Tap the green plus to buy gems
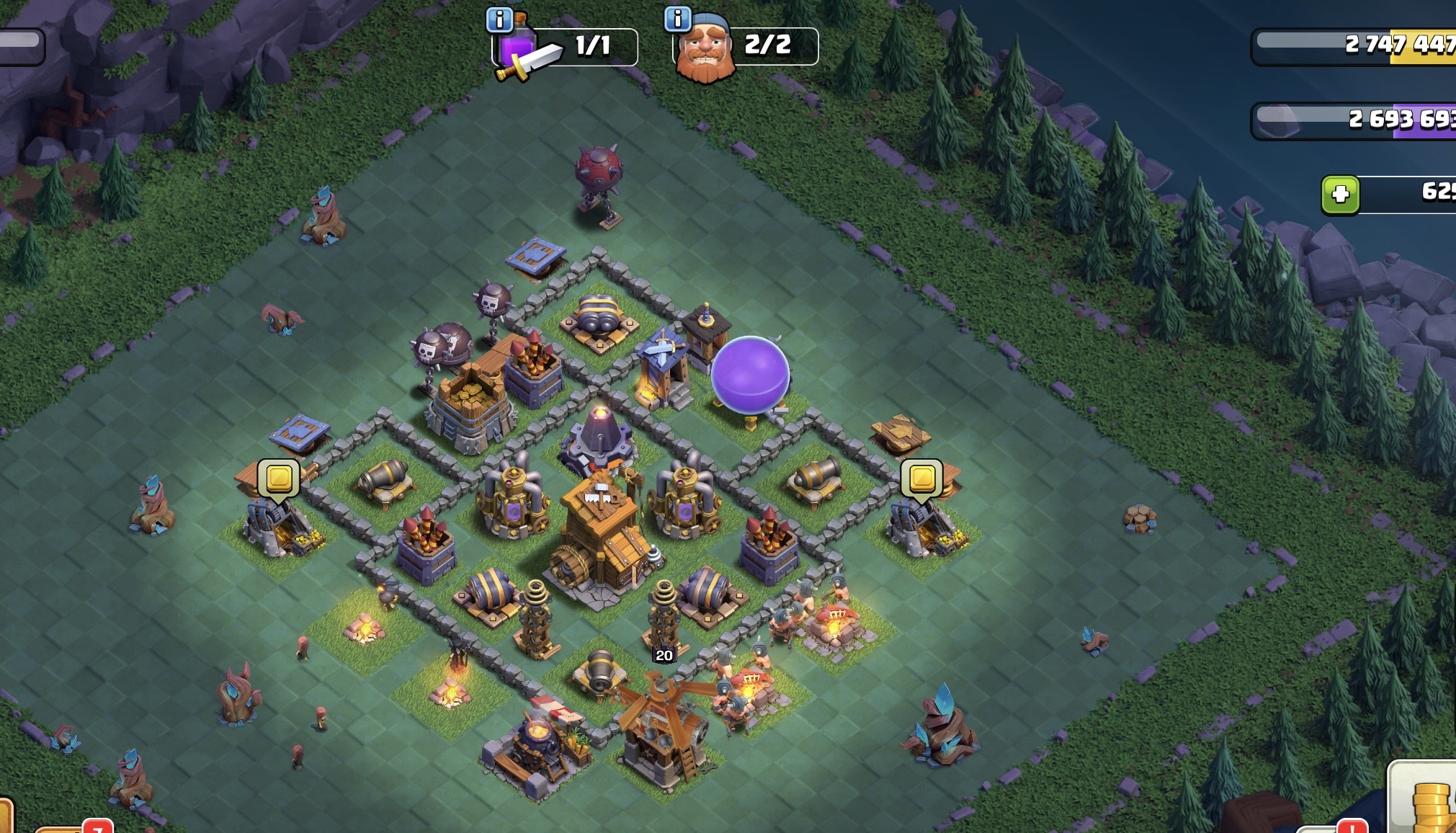 (x=1340, y=195)
